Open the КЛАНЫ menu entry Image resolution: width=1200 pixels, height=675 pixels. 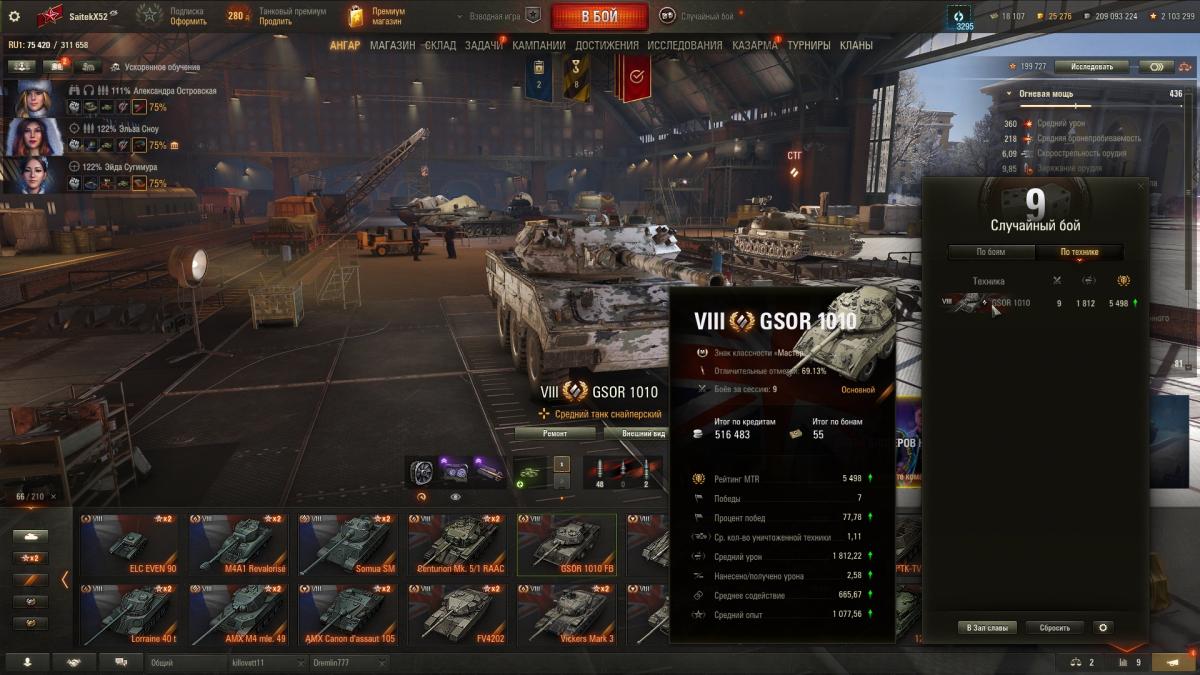pyautogui.click(x=856, y=45)
